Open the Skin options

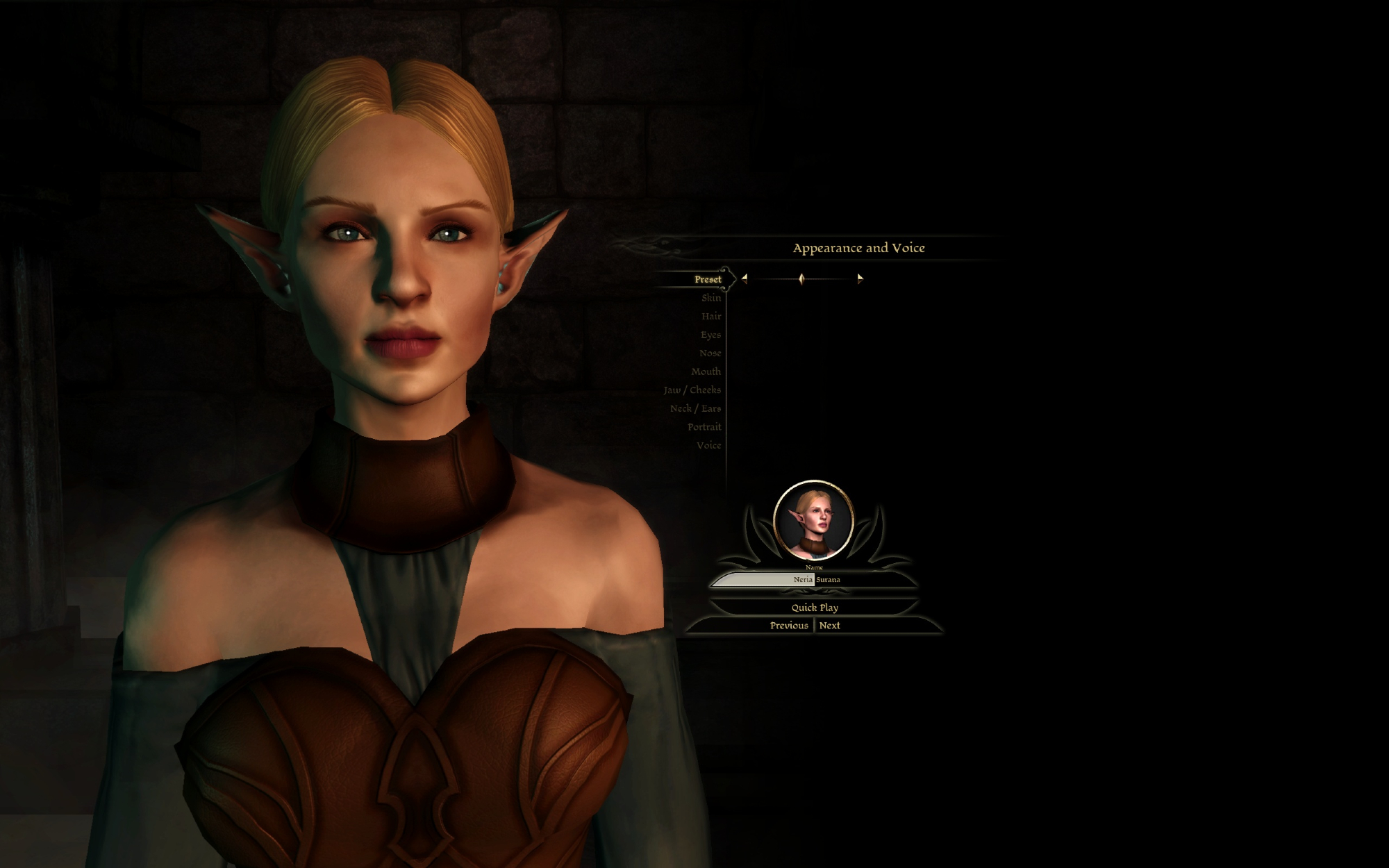tap(710, 298)
